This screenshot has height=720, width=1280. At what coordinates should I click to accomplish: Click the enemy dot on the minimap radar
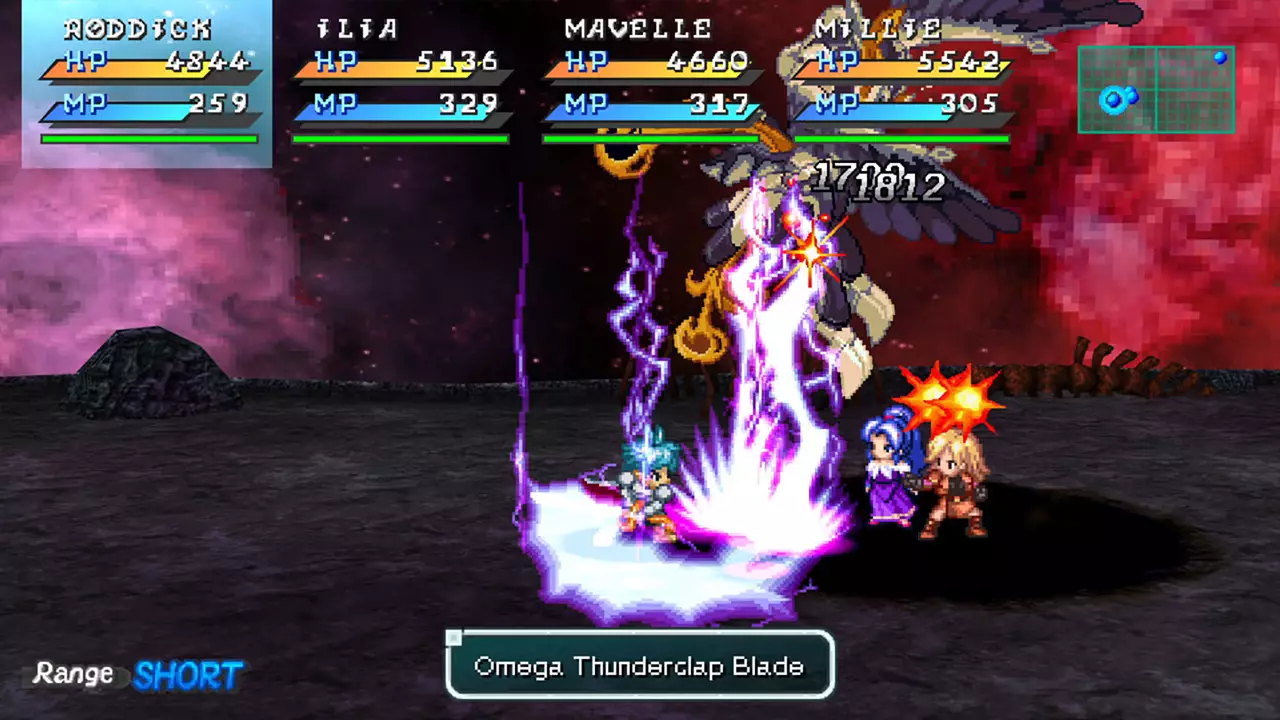point(1220,60)
